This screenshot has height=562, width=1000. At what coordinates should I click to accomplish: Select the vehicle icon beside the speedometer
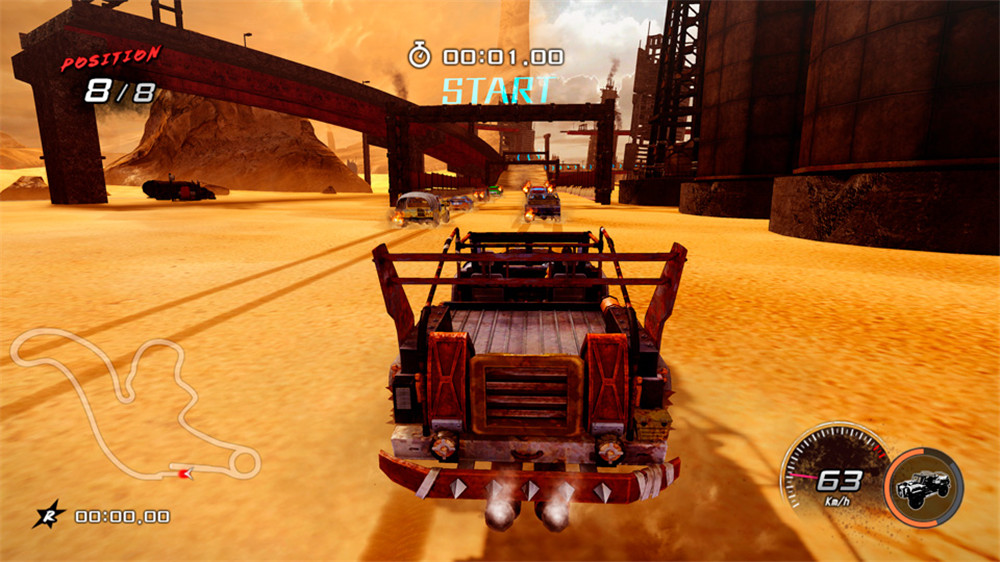923,487
